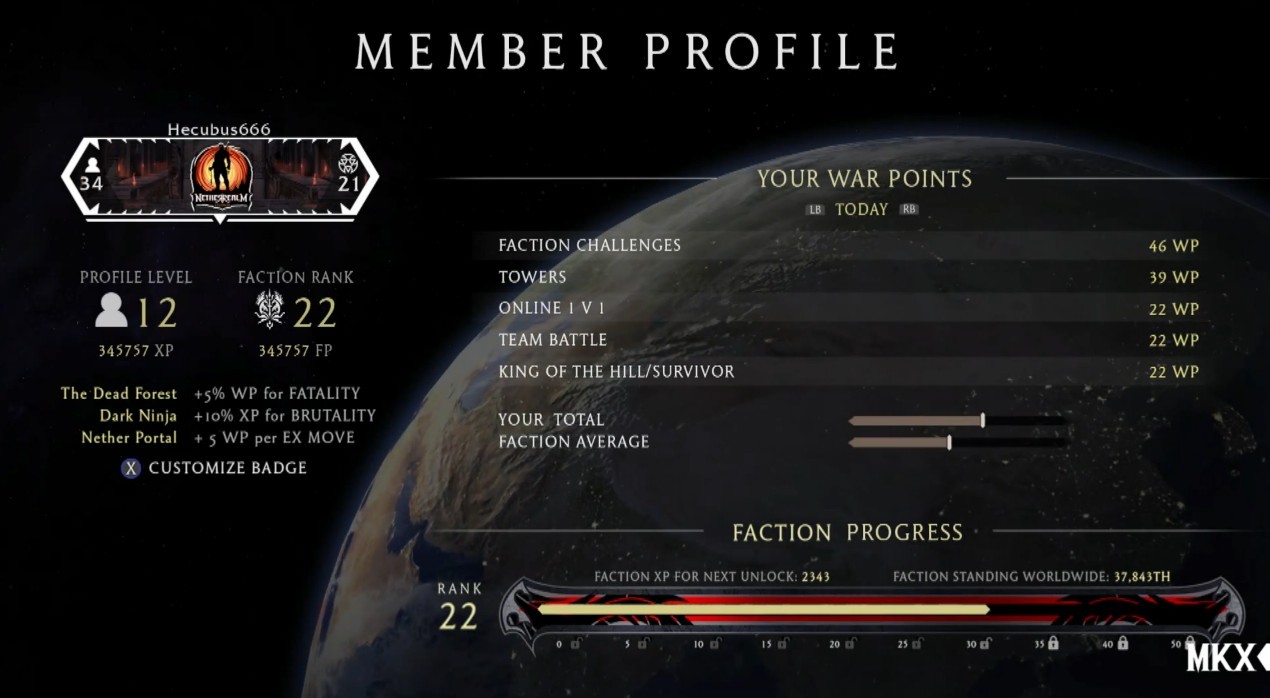The image size is (1270, 698).
Task: Select the Hecubus666 player badge emblem
Action: 220,178
